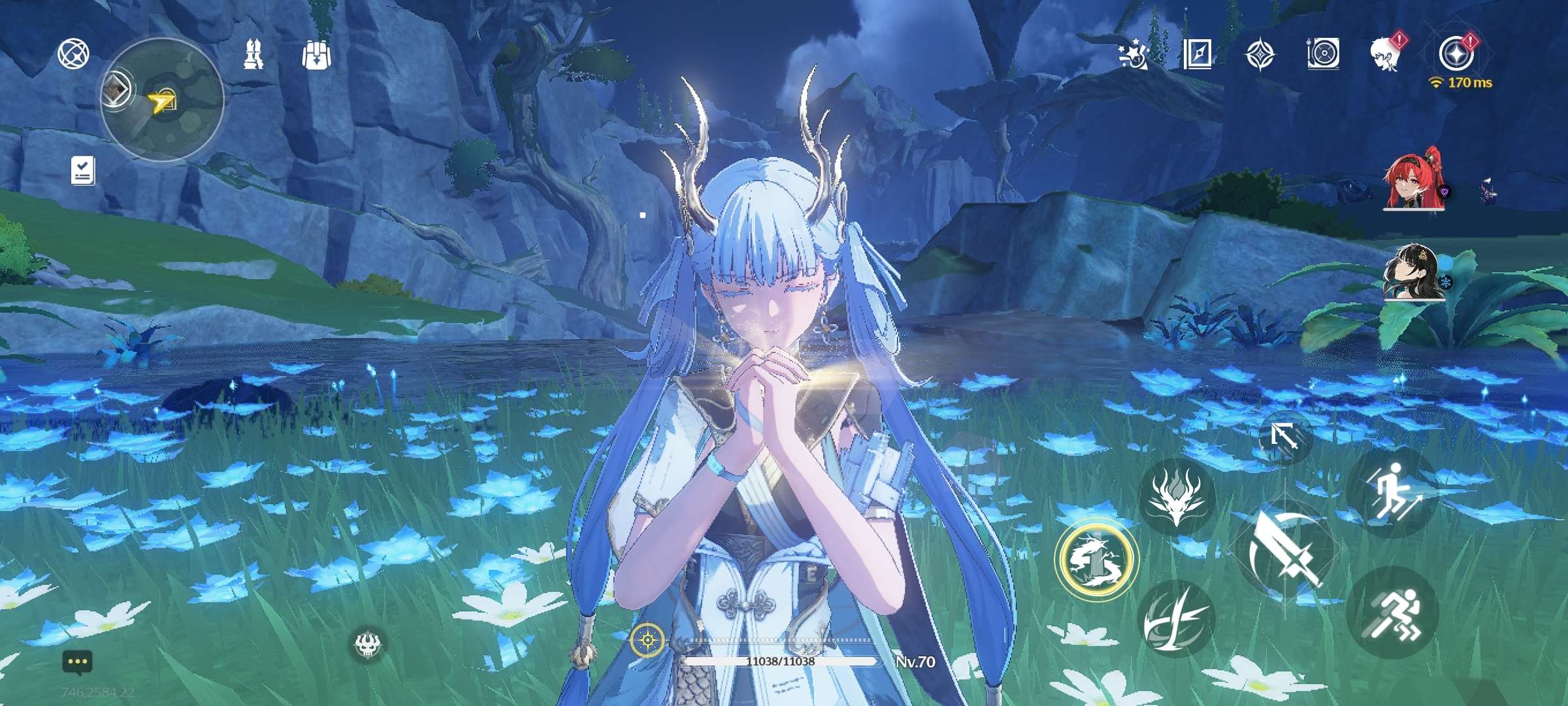1568x706 pixels.
Task: Open the character profile head icon
Action: (x=1386, y=54)
